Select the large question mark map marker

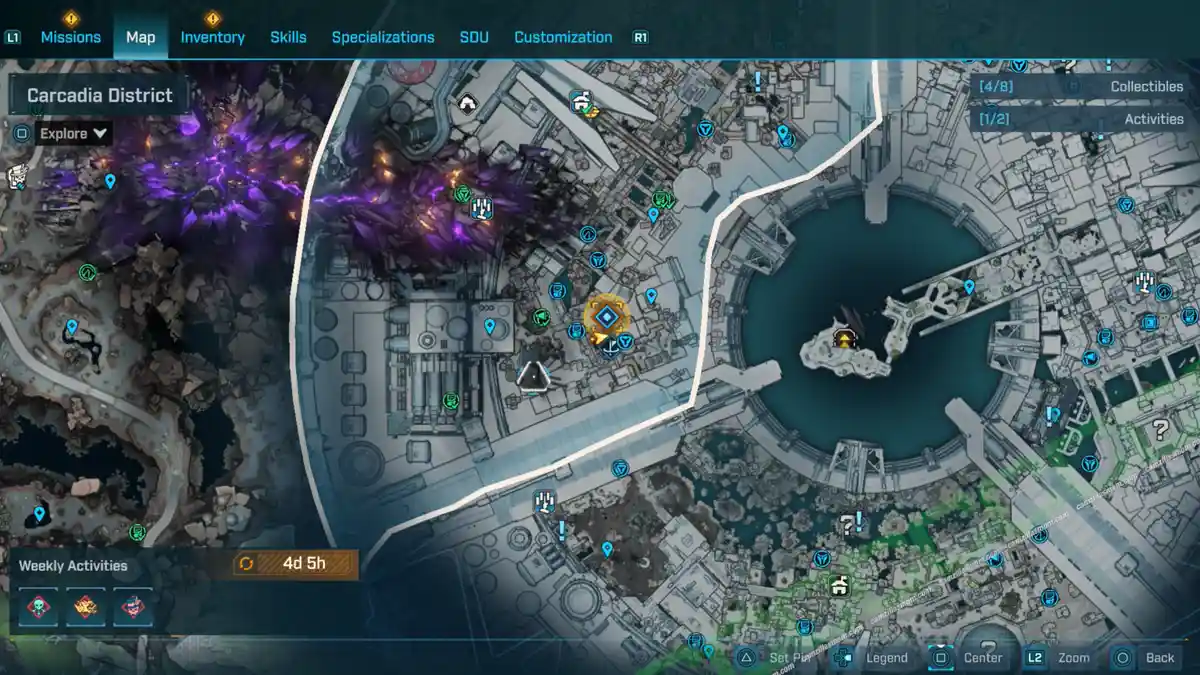1160,430
